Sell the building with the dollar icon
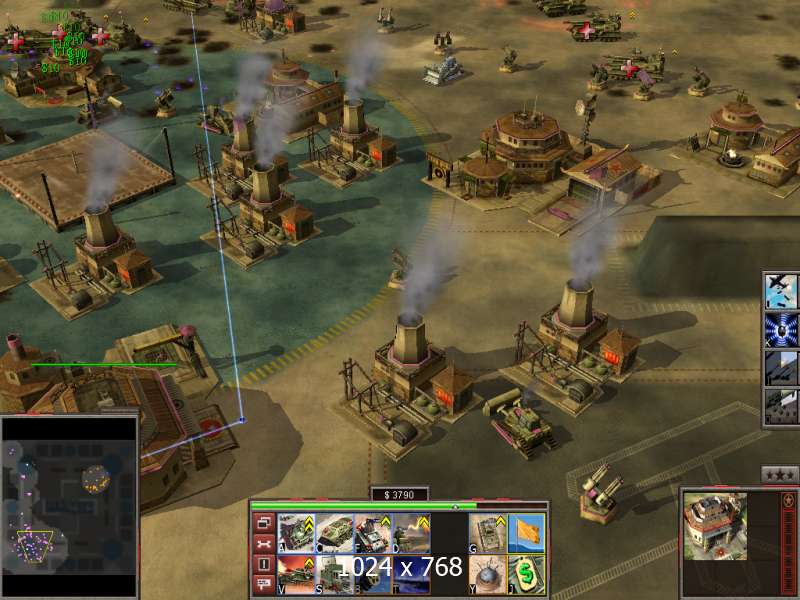800x600 pixels. (526, 574)
